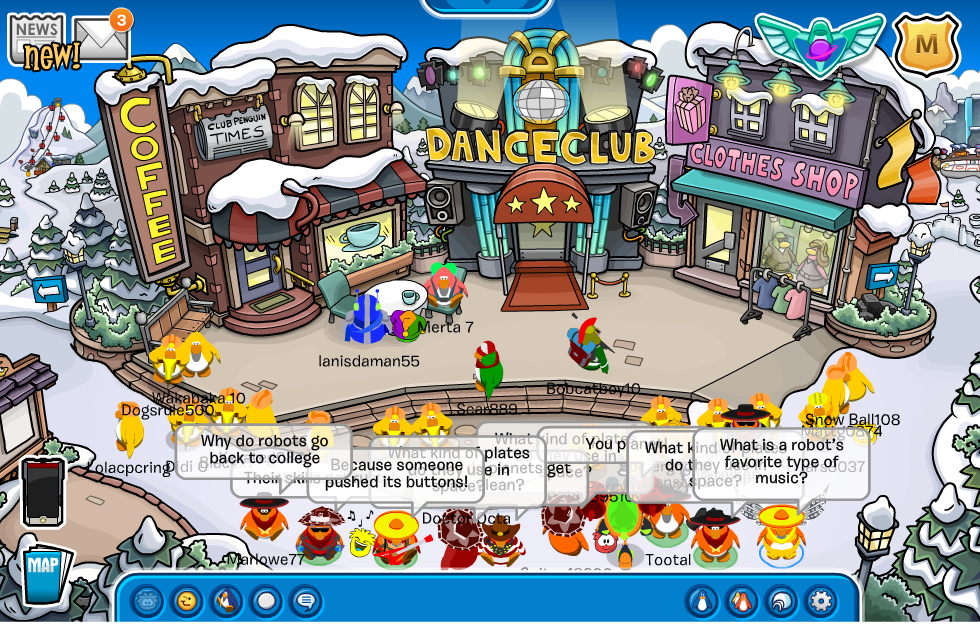The width and height of the screenshot is (980, 624).
Task: Open the spy phone
Action: point(43,492)
